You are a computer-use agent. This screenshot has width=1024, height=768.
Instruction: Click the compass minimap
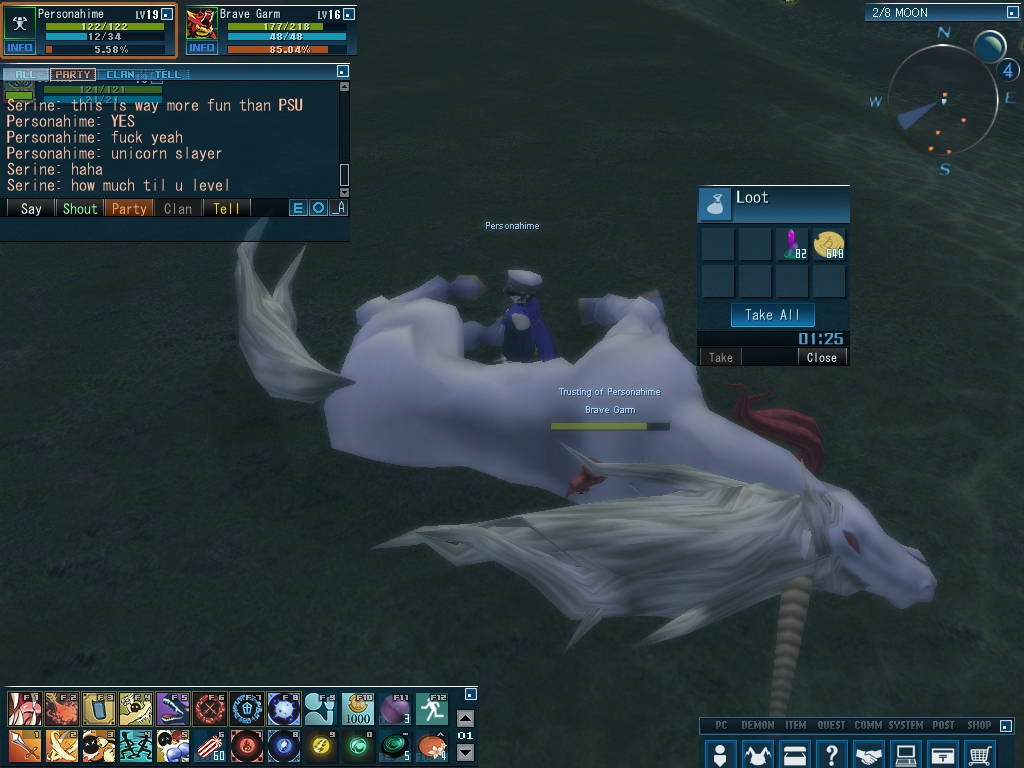coord(941,100)
